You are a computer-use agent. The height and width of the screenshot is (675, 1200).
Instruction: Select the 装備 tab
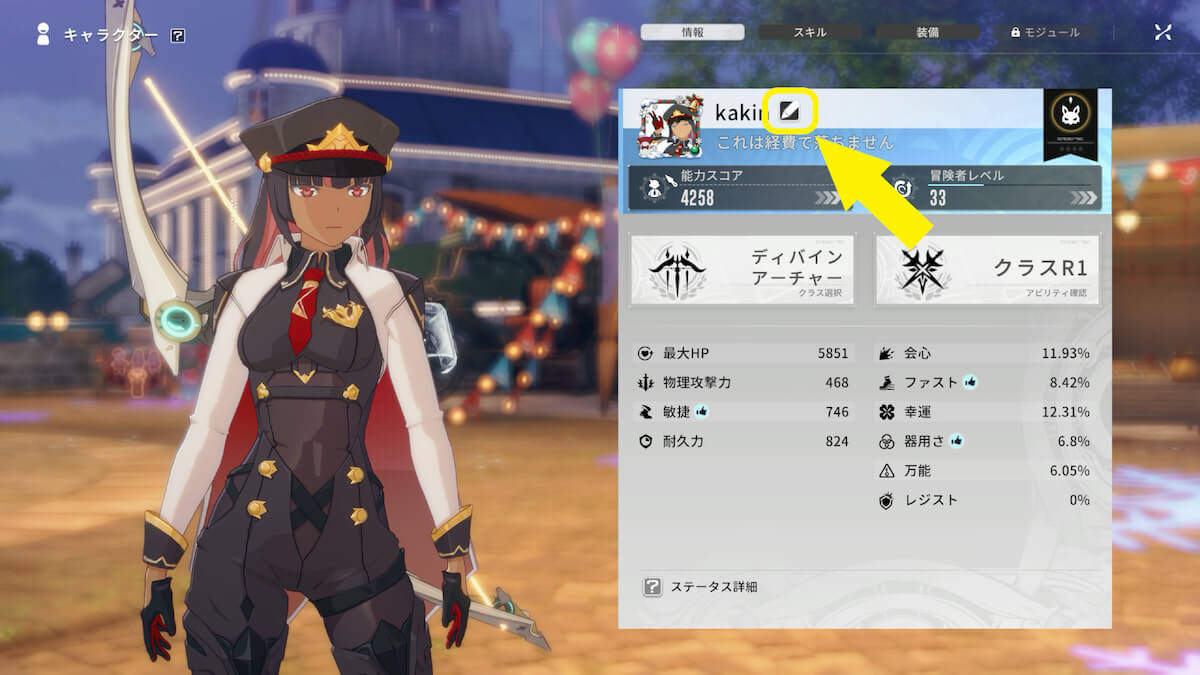coord(927,32)
